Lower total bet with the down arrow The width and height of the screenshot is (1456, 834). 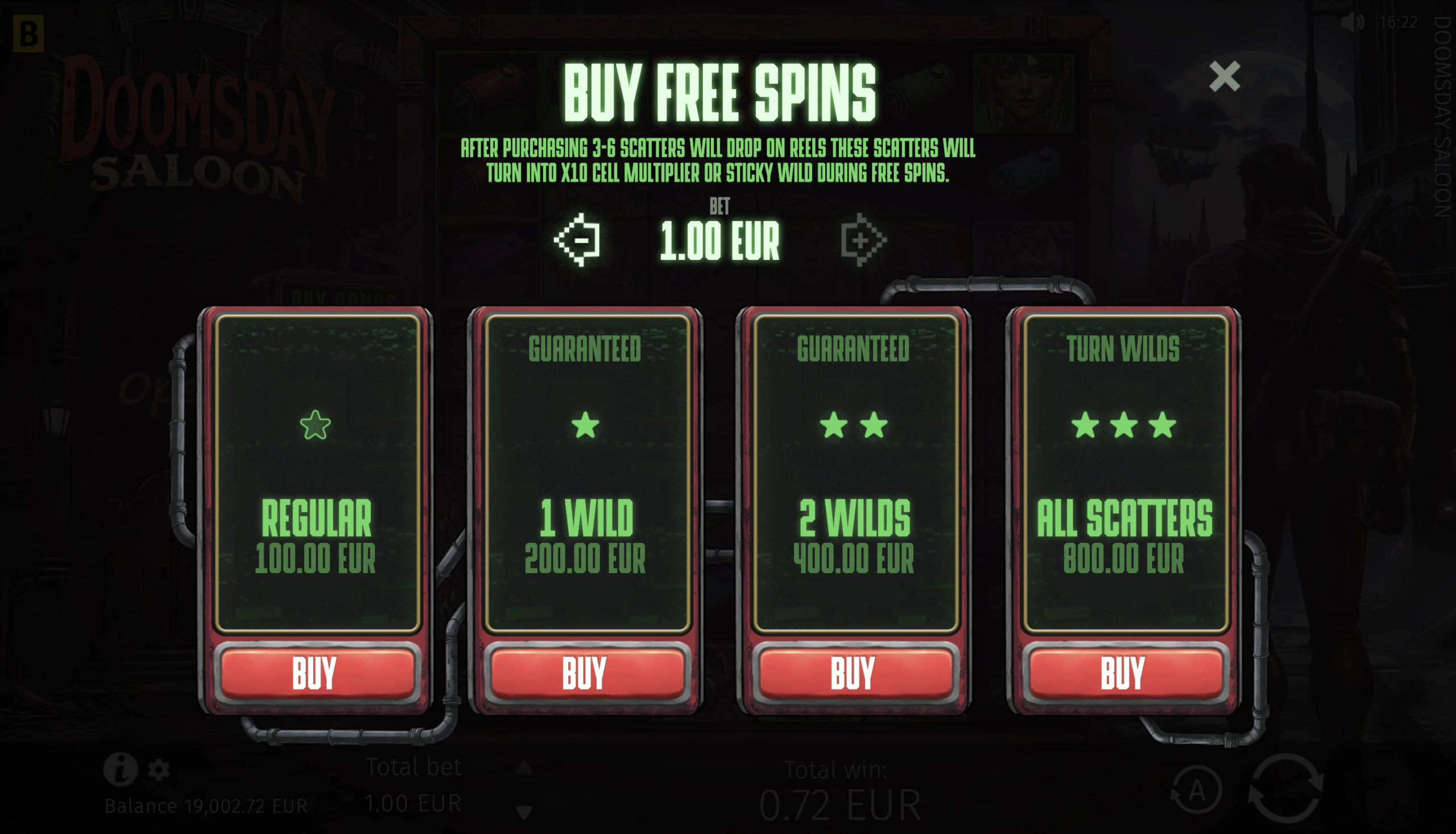pyautogui.click(x=524, y=811)
